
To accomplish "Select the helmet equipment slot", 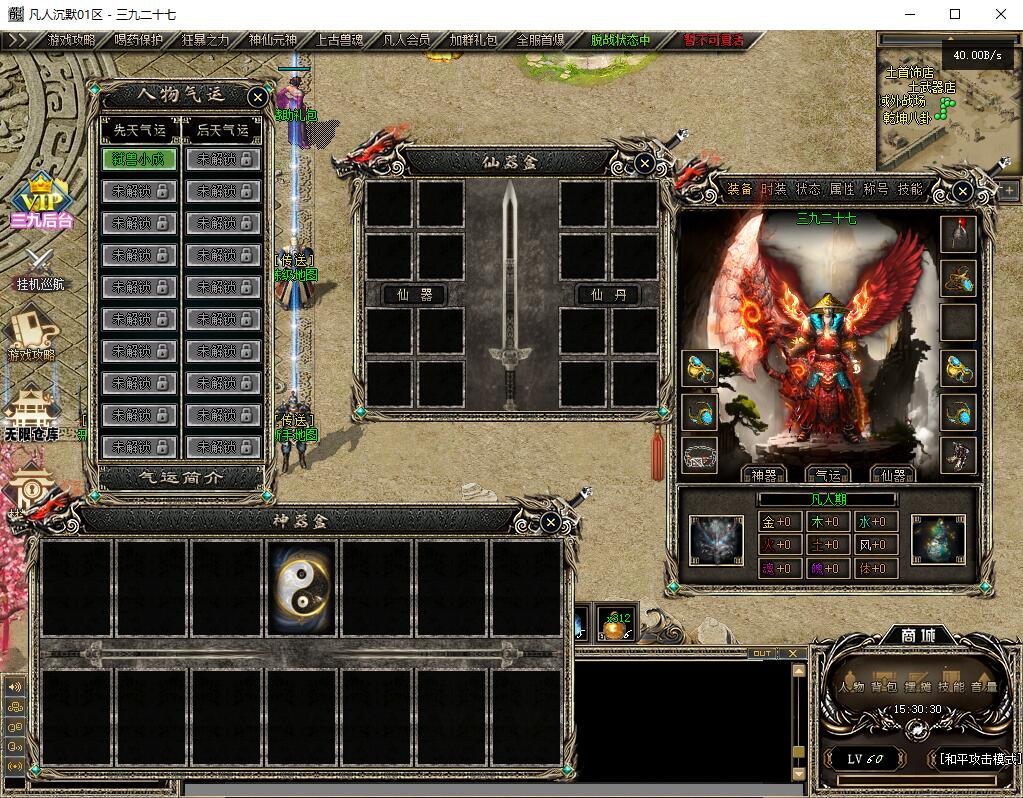I will click(x=958, y=233).
